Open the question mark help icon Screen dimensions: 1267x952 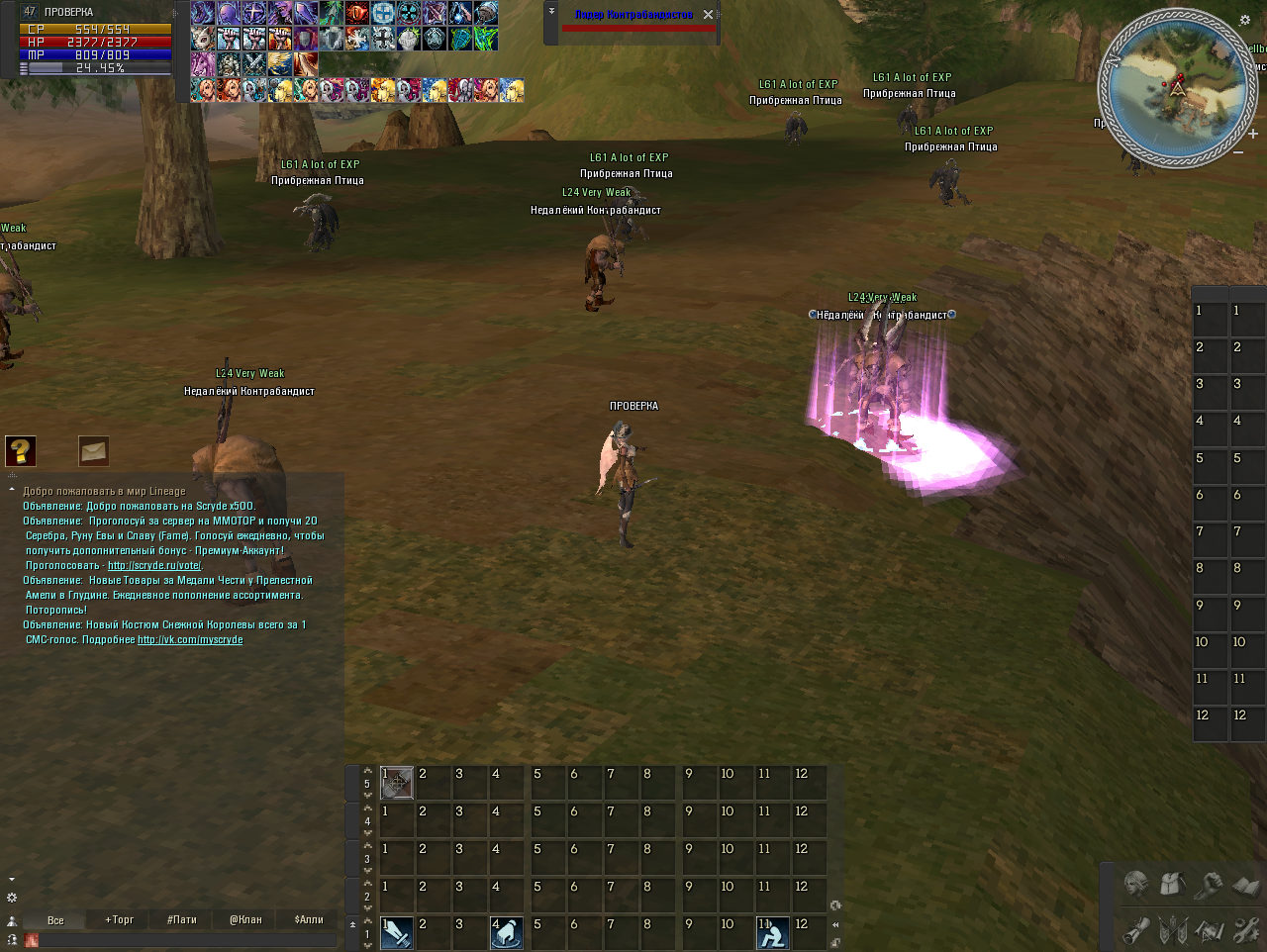(21, 451)
